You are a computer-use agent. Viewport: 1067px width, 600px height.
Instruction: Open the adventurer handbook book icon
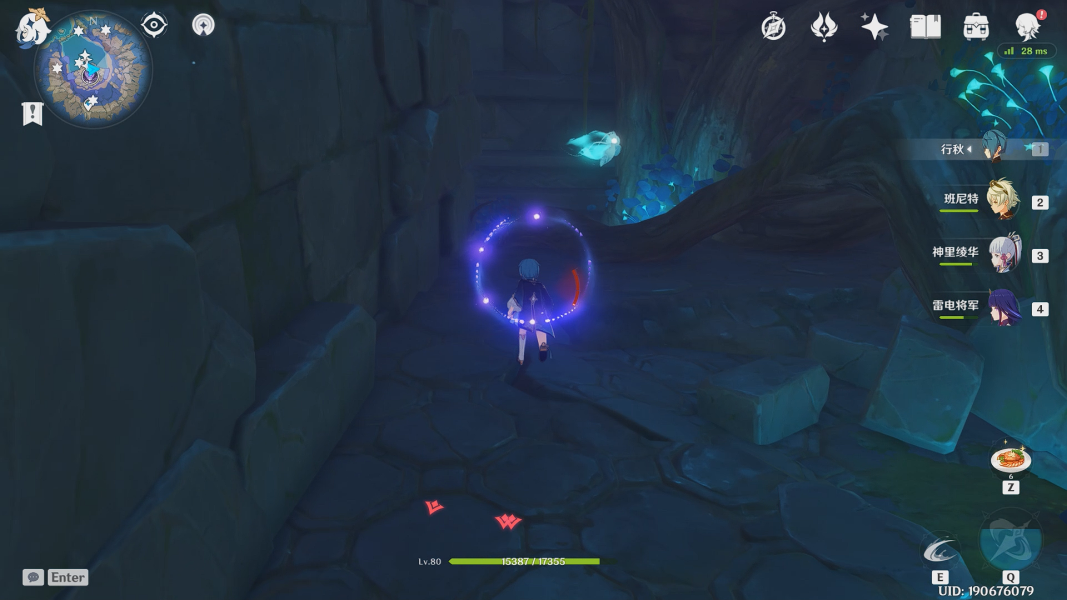tap(925, 27)
